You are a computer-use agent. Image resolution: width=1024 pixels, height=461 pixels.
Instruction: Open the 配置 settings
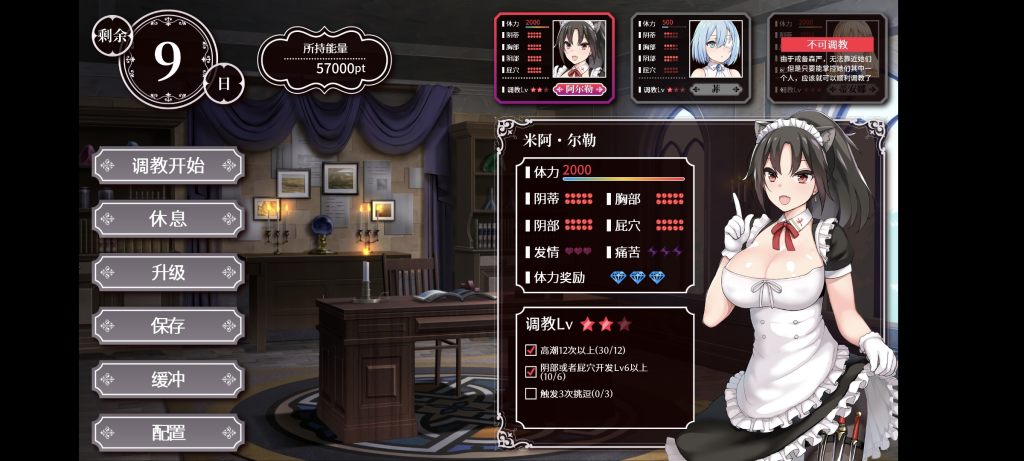click(x=168, y=433)
